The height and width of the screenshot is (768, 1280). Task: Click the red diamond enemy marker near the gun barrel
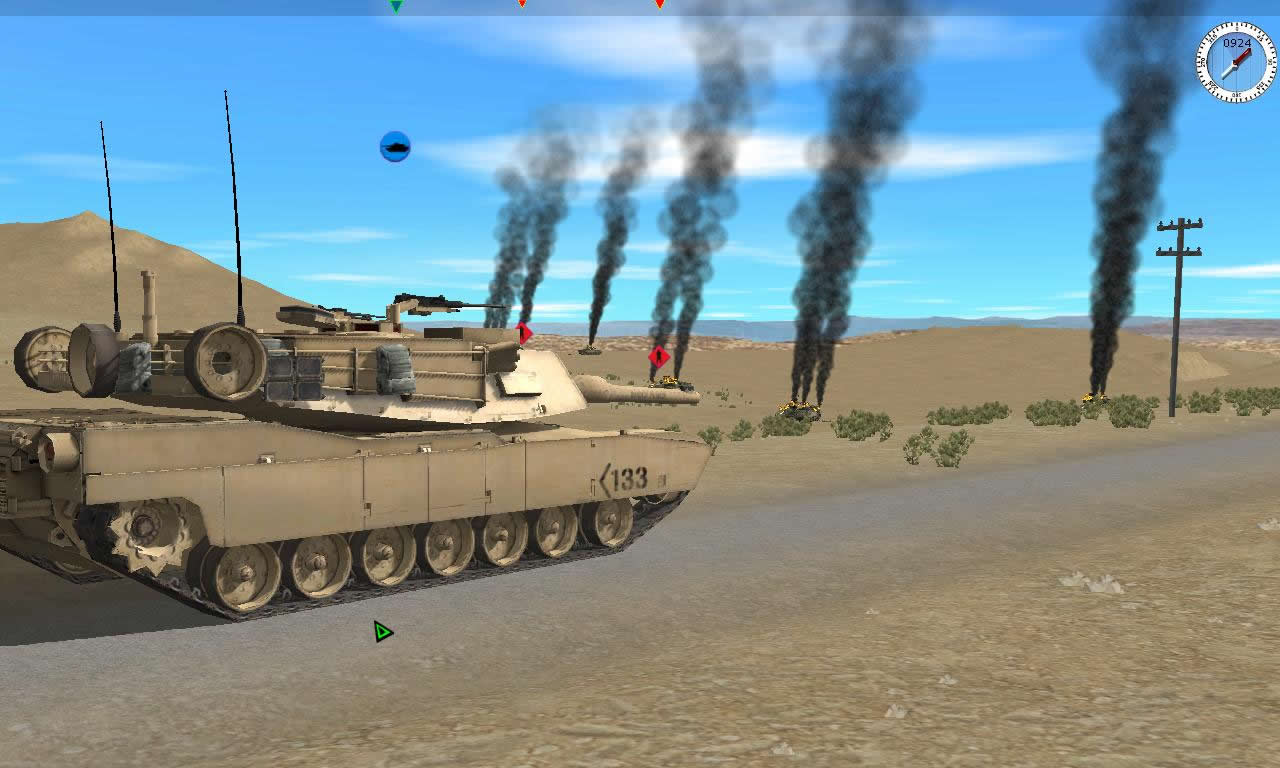tap(522, 332)
